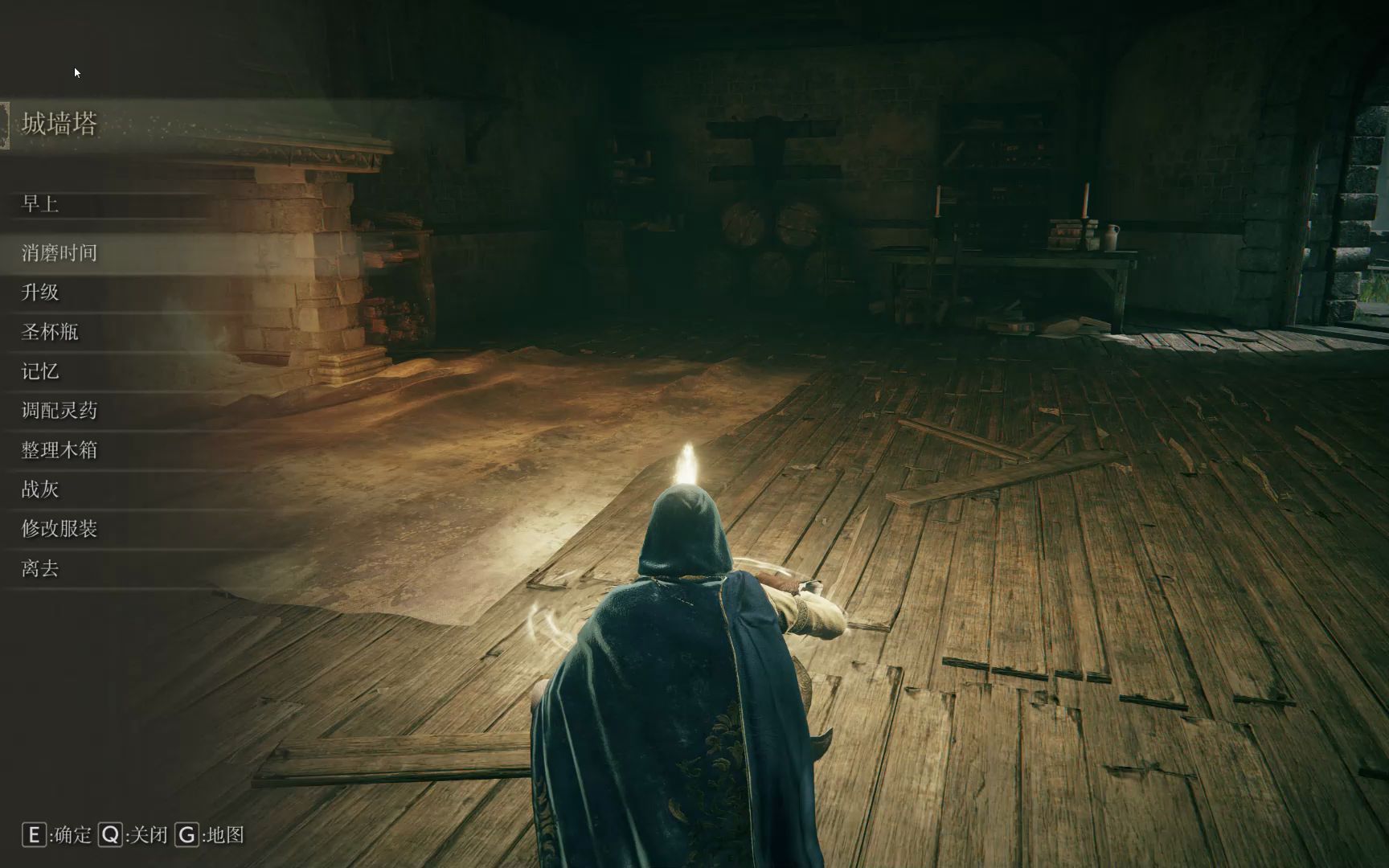1389x868 pixels.
Task: Open 记忆 to memorize spells
Action: pos(40,371)
